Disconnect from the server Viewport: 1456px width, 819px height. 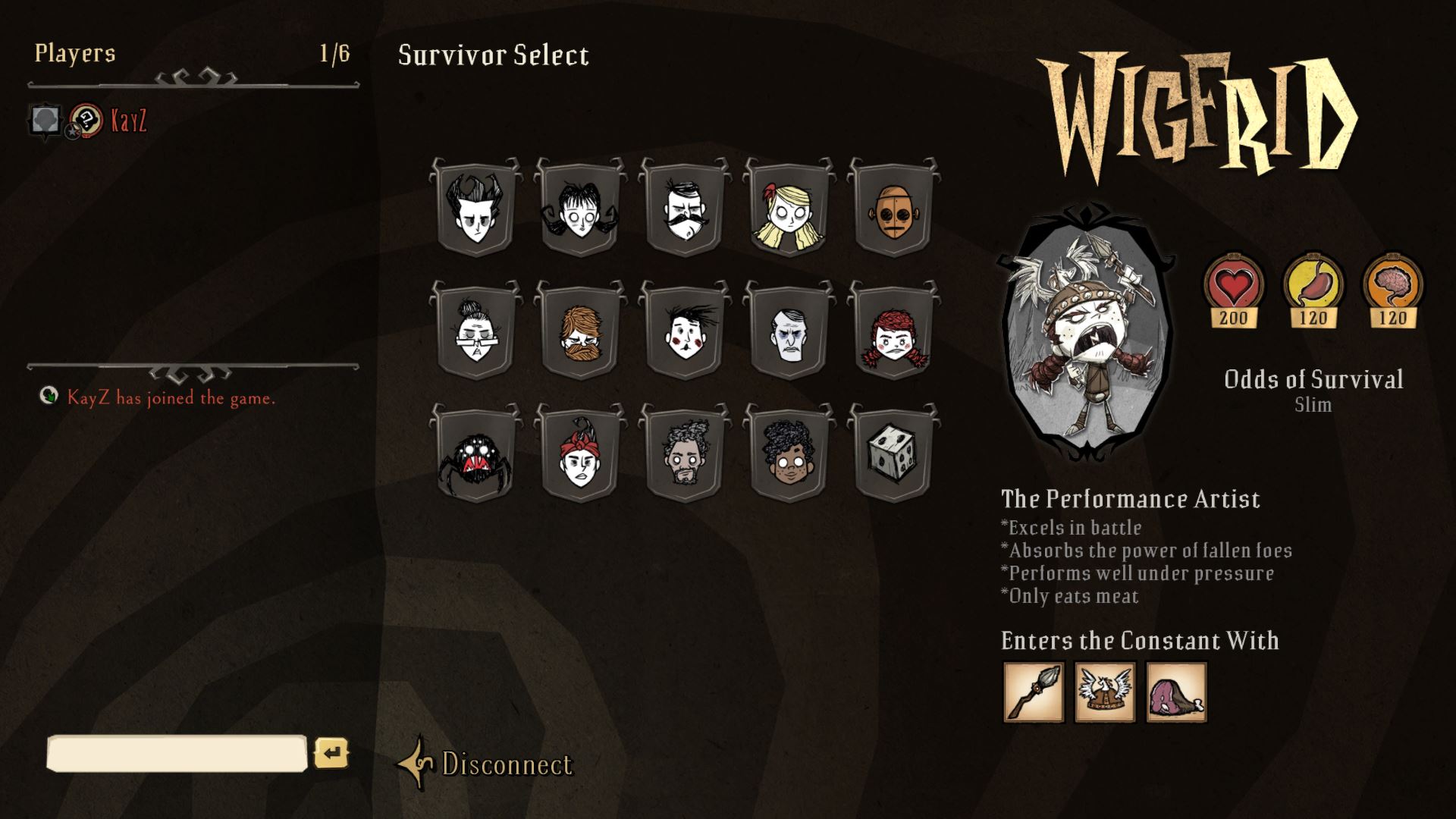pos(506,764)
